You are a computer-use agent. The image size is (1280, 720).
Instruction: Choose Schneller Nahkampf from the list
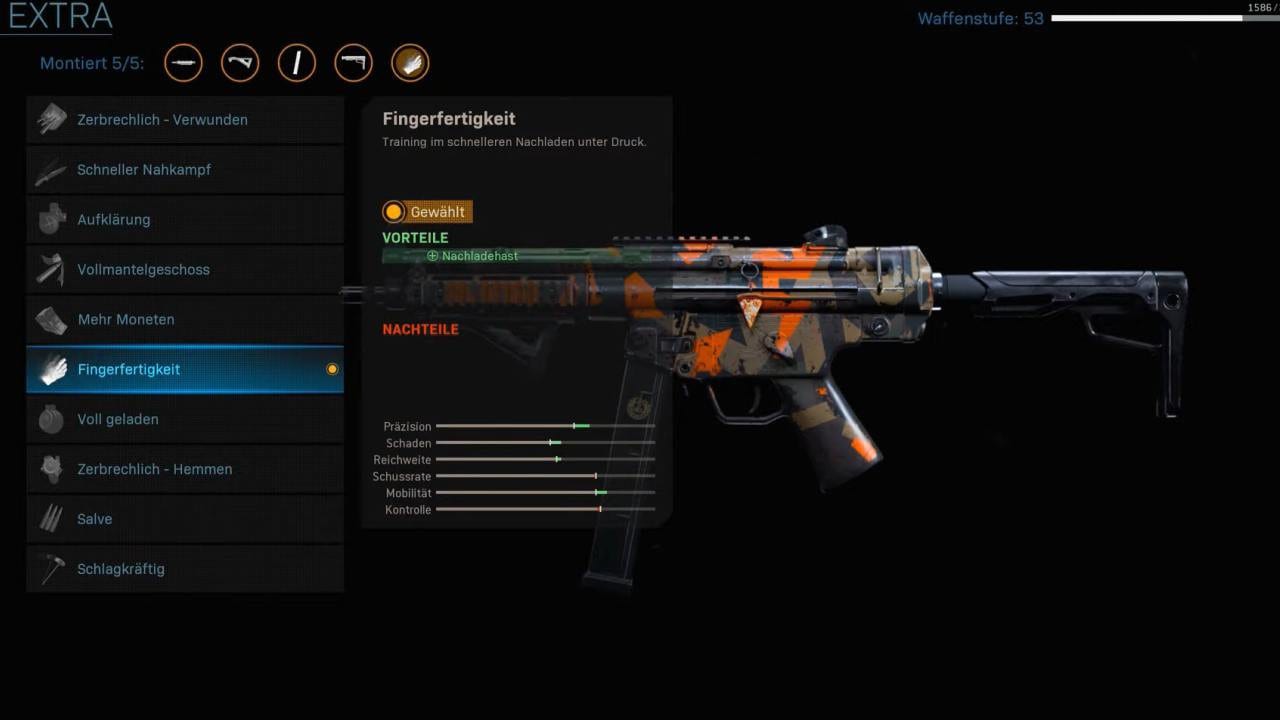pyautogui.click(x=185, y=170)
